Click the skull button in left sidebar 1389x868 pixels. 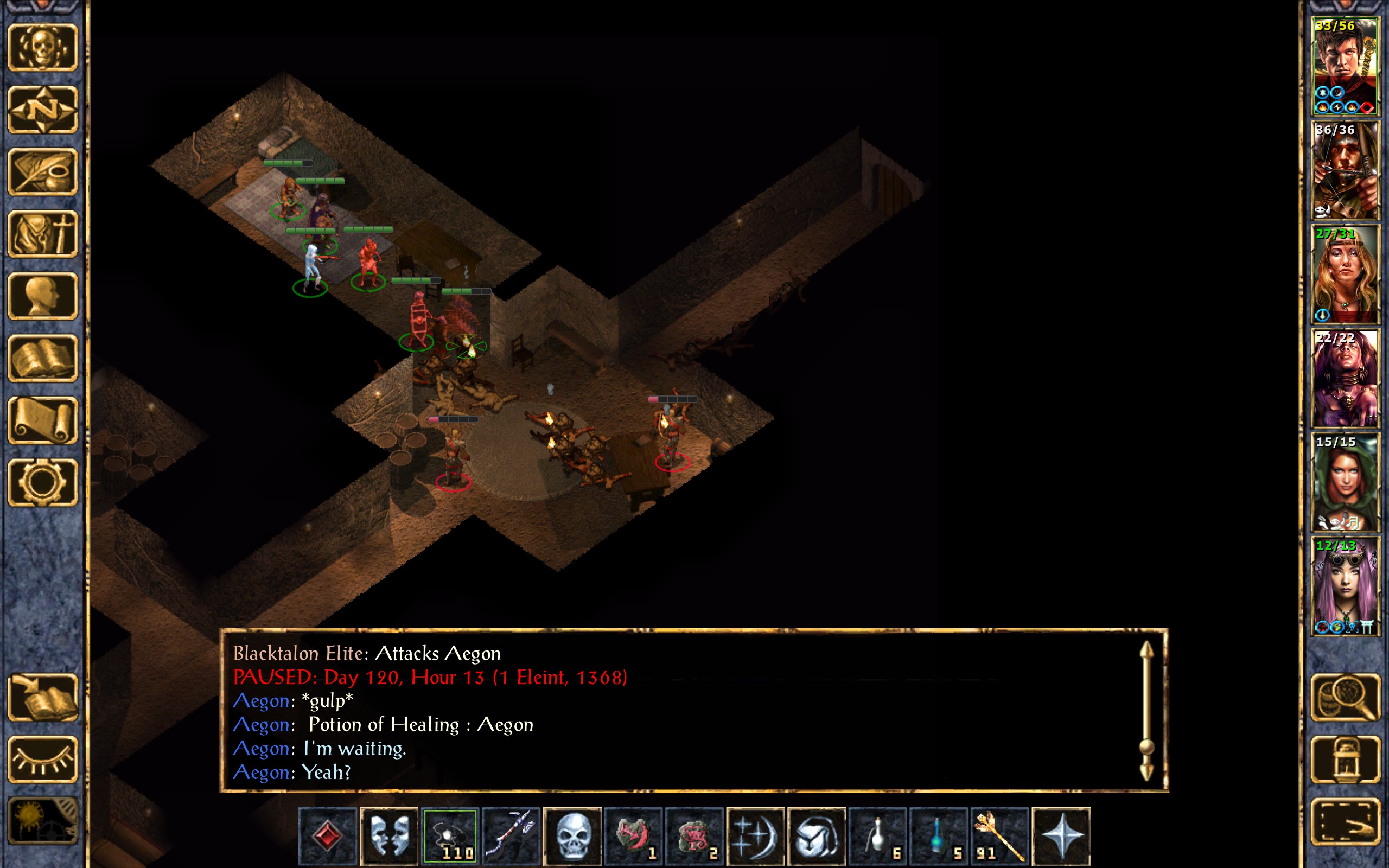42,47
